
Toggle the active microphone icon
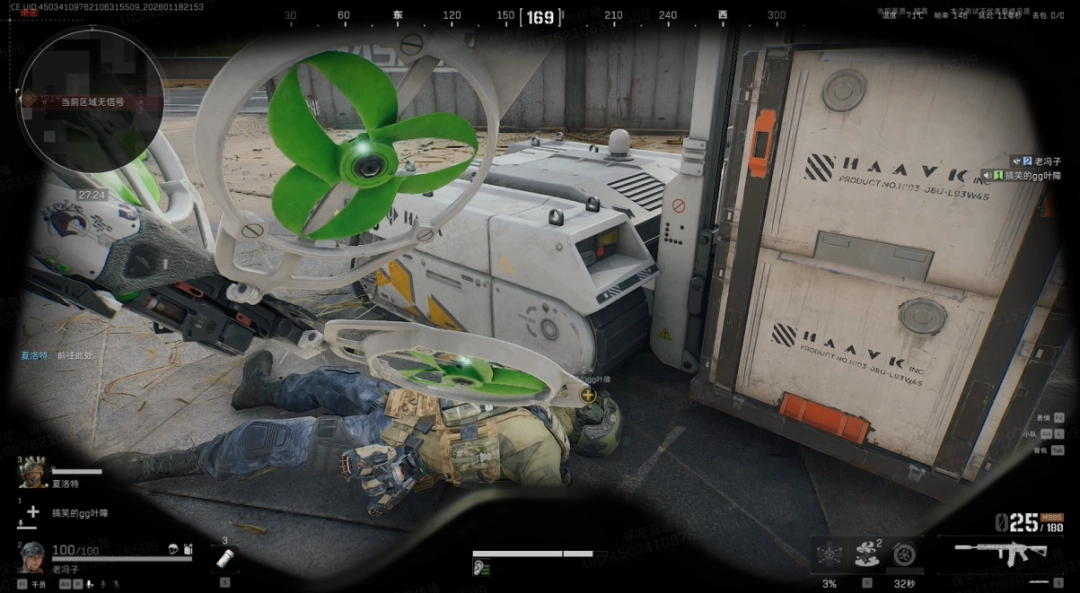pos(88,583)
